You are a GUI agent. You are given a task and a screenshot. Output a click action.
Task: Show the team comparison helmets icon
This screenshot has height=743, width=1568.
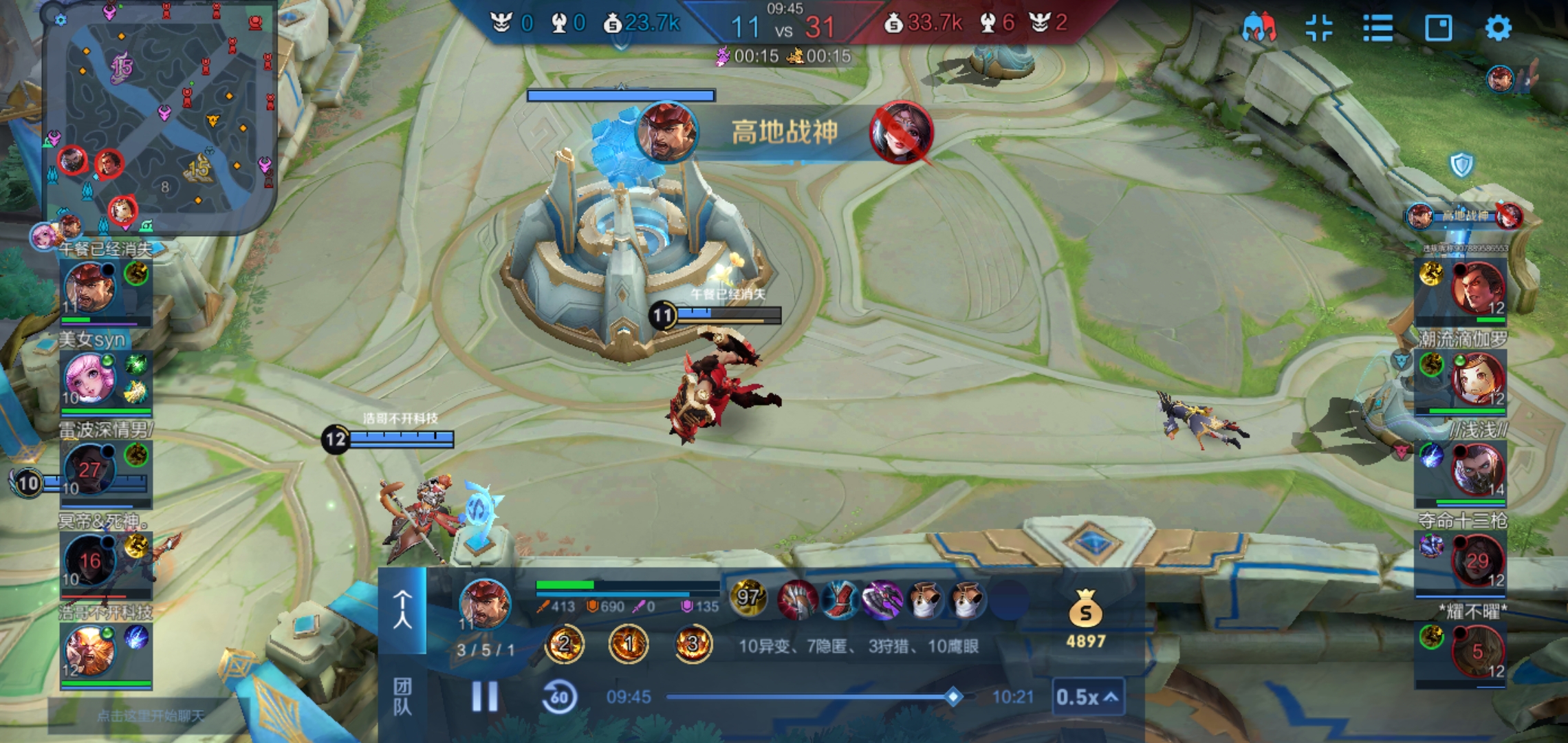point(1259,28)
